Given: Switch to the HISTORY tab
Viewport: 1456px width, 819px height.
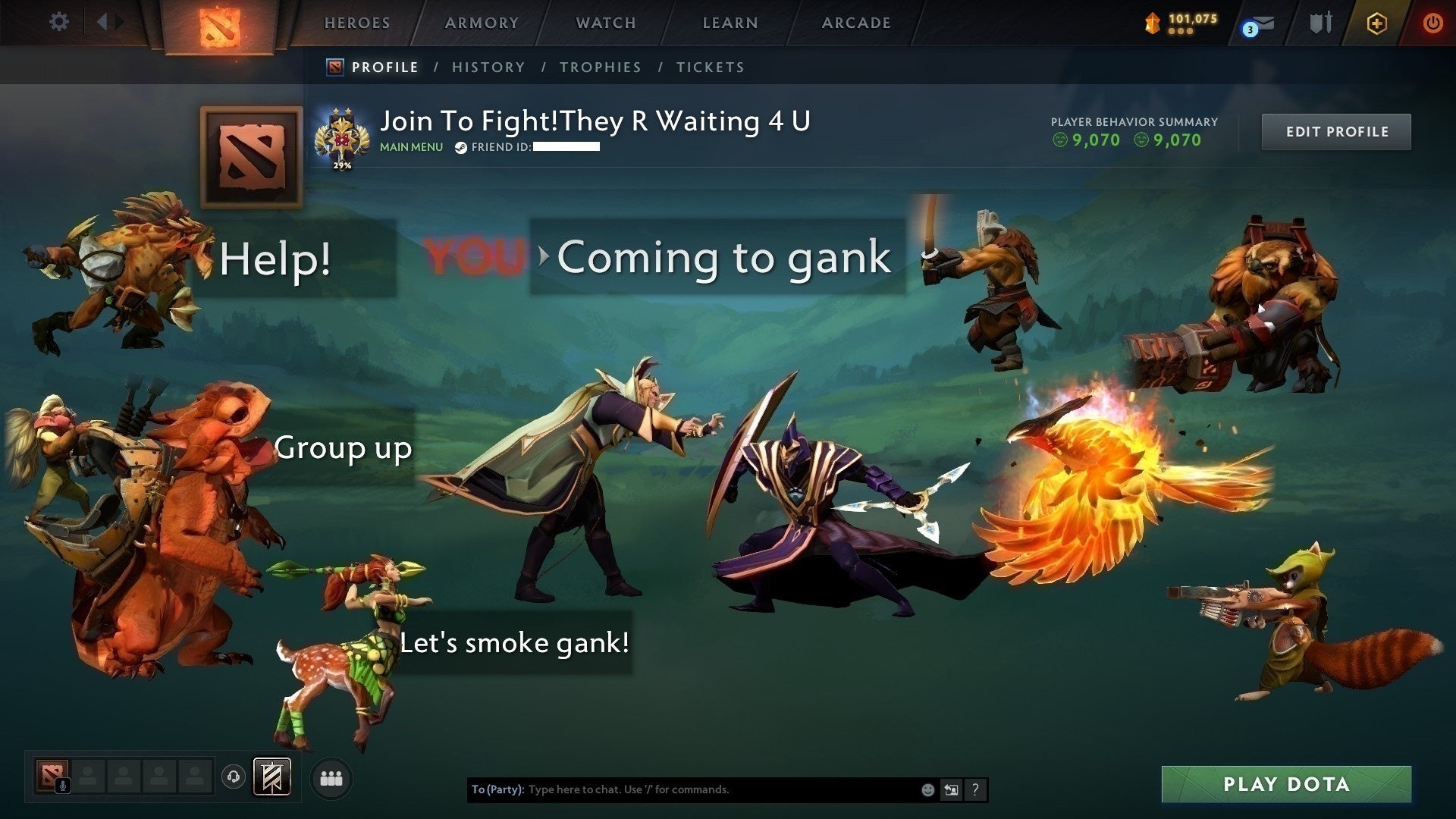Looking at the screenshot, I should (488, 67).
